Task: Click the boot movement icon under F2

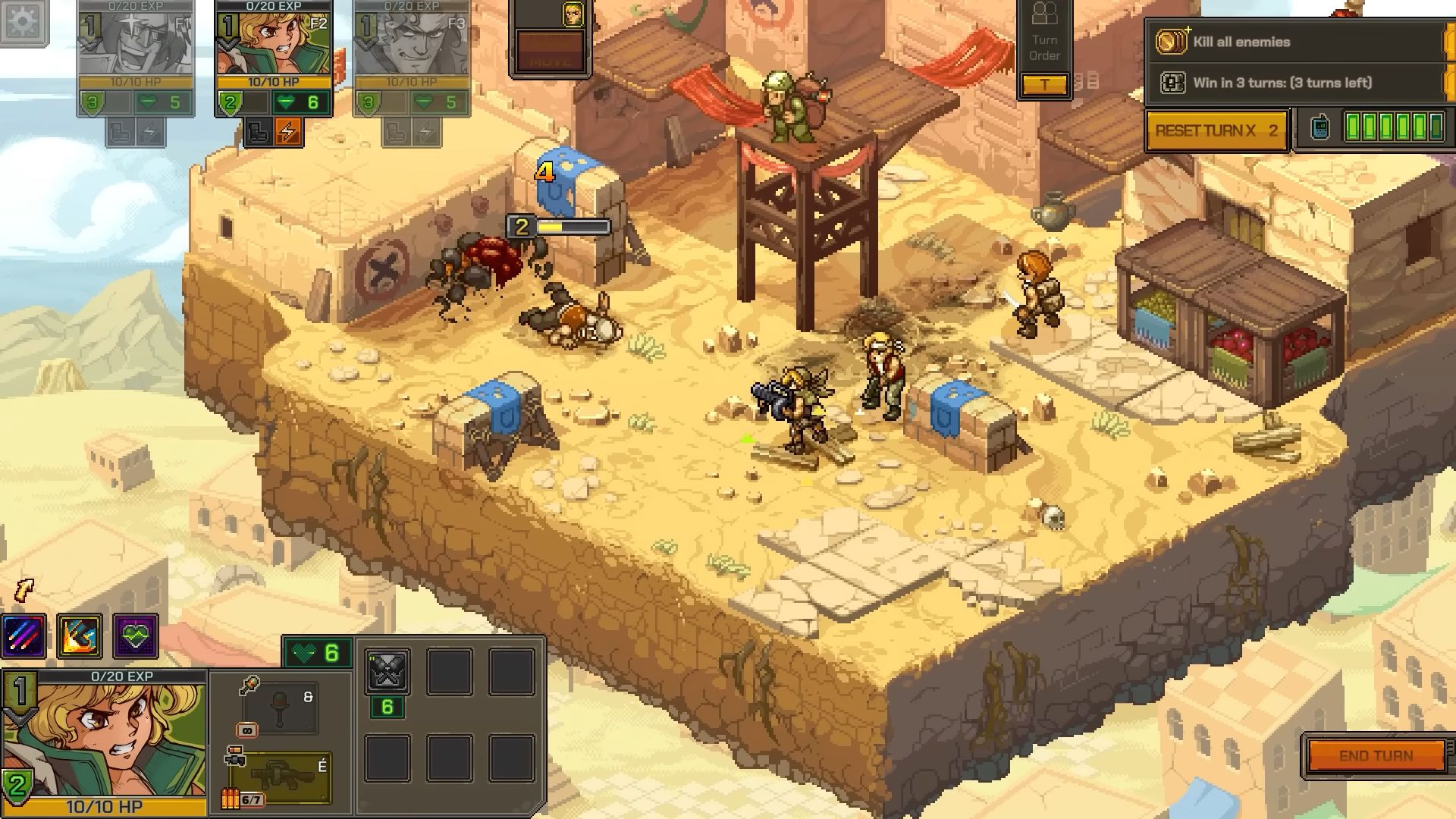Action: (259, 133)
